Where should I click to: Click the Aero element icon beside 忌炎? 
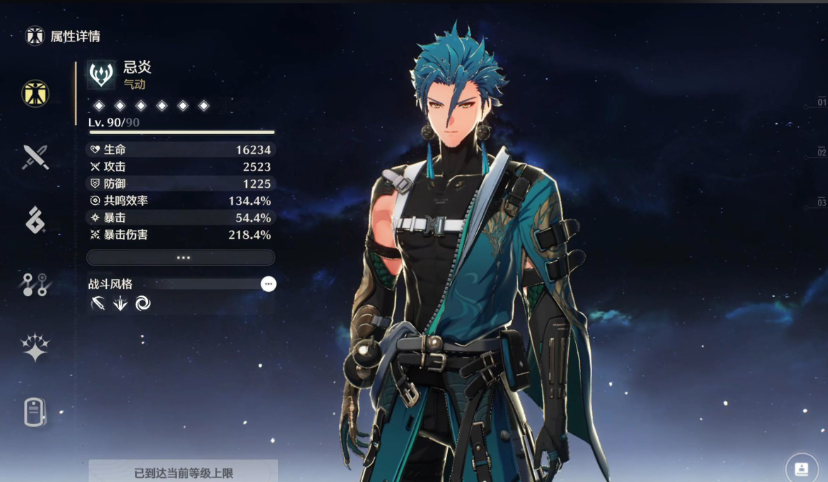click(x=101, y=75)
